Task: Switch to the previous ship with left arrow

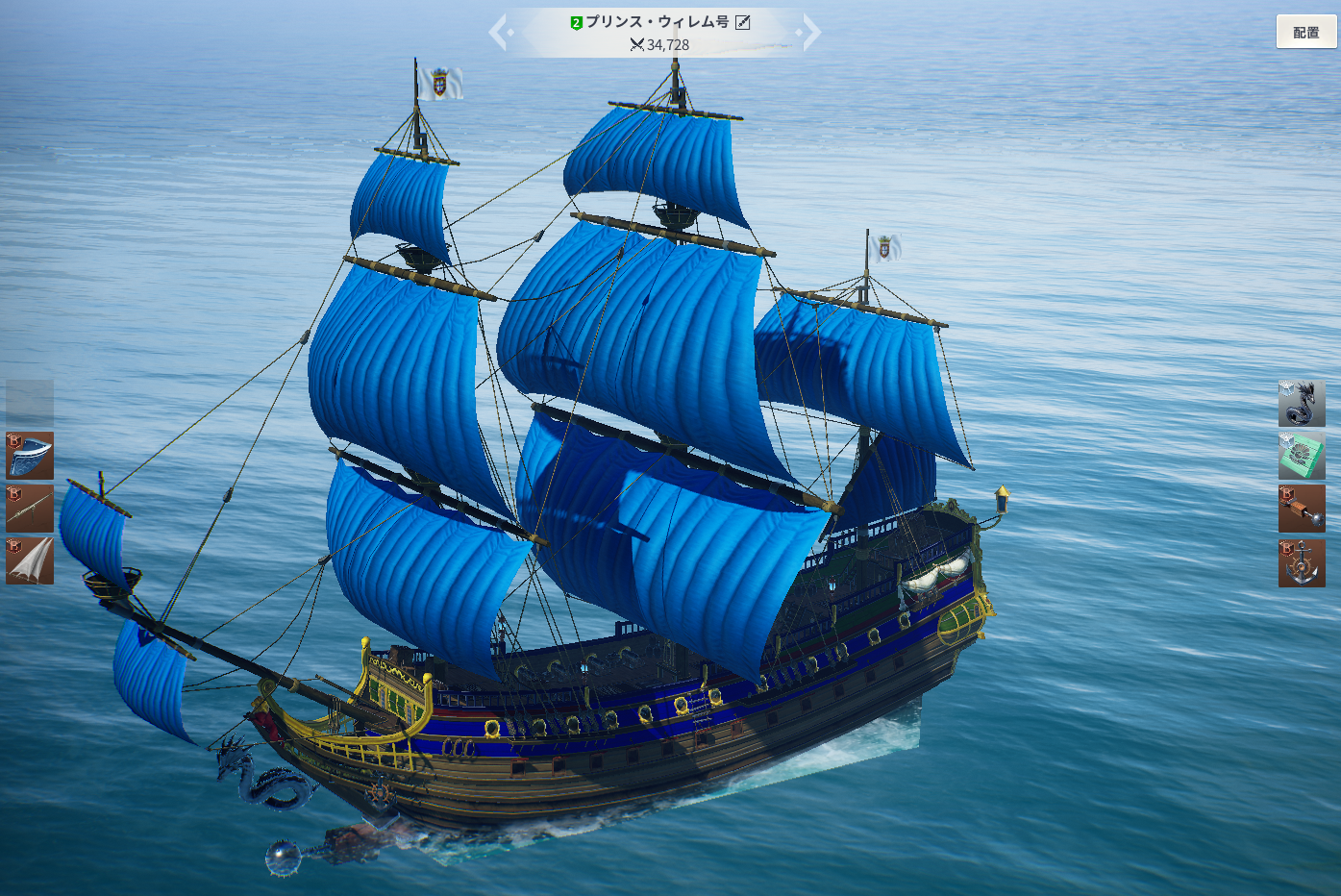Action: (499, 33)
